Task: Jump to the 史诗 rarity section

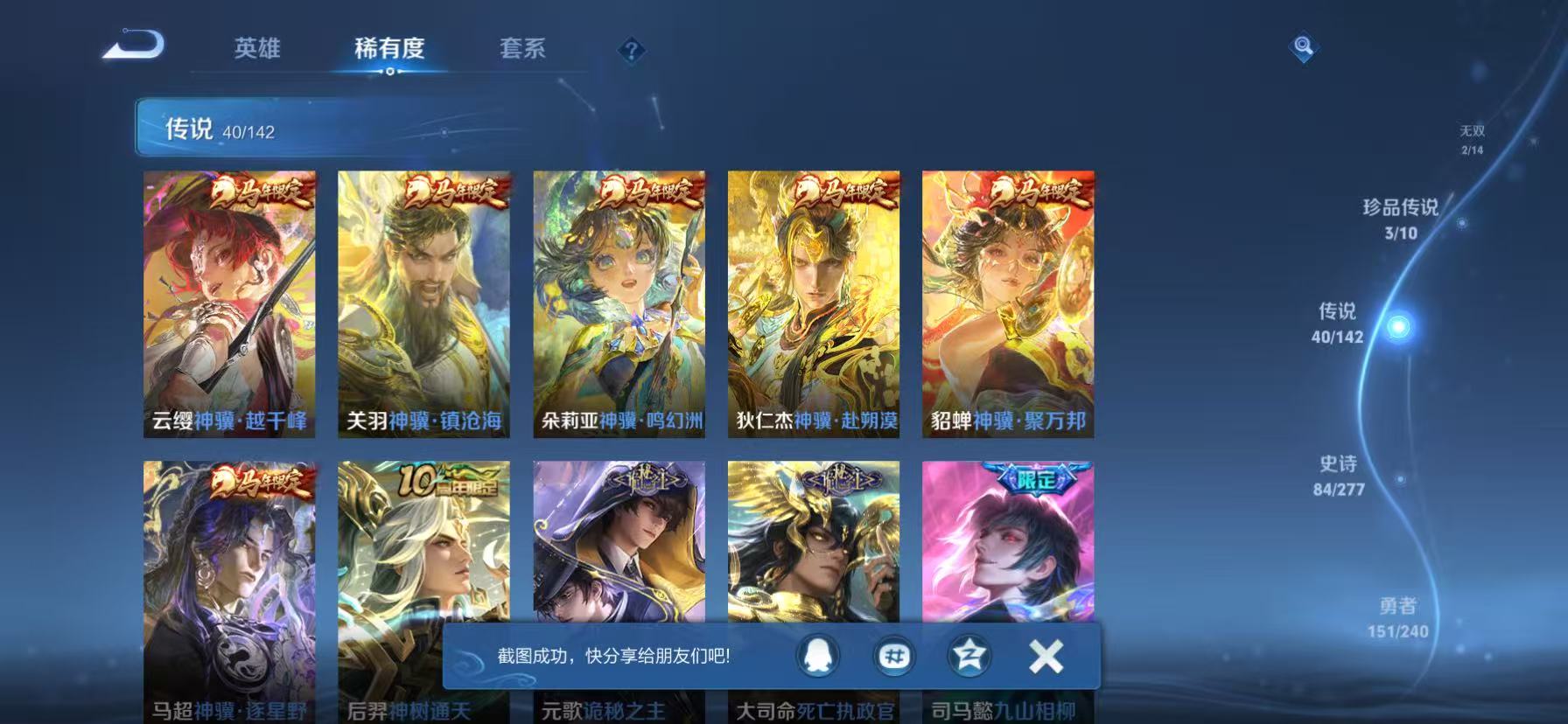Action: pyautogui.click(x=1341, y=477)
